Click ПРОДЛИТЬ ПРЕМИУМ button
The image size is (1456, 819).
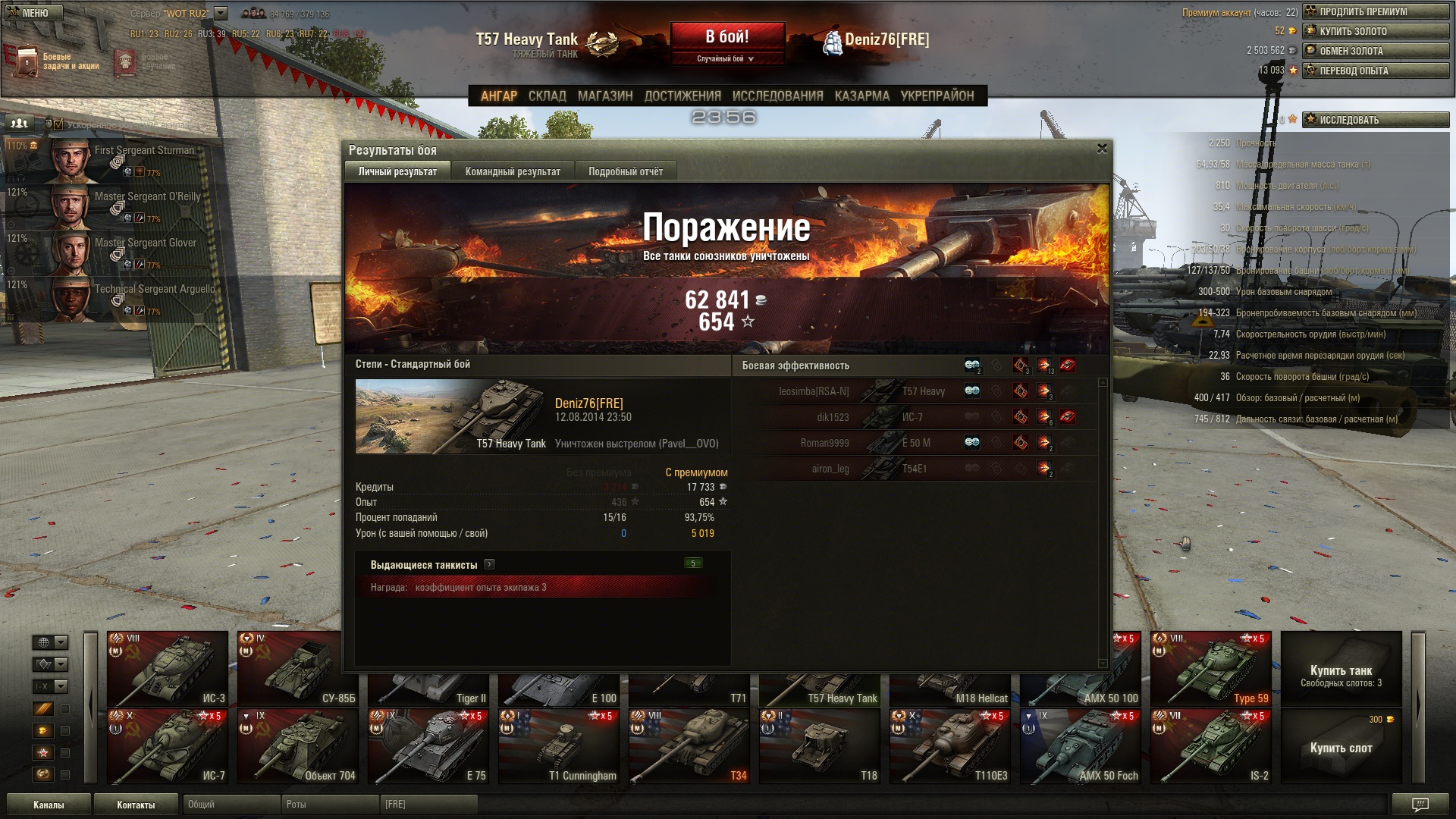click(x=1375, y=11)
